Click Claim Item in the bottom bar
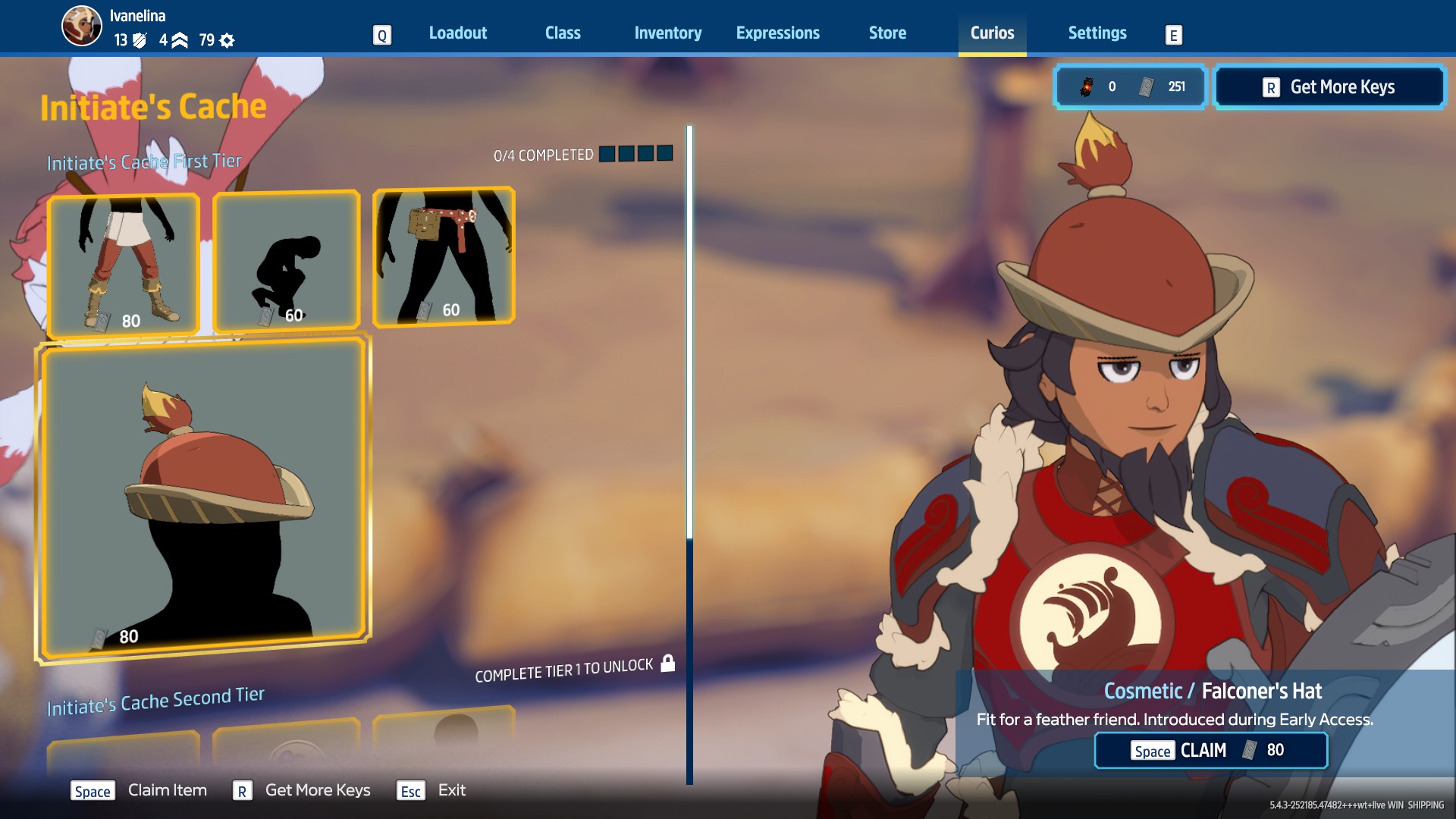 167,790
